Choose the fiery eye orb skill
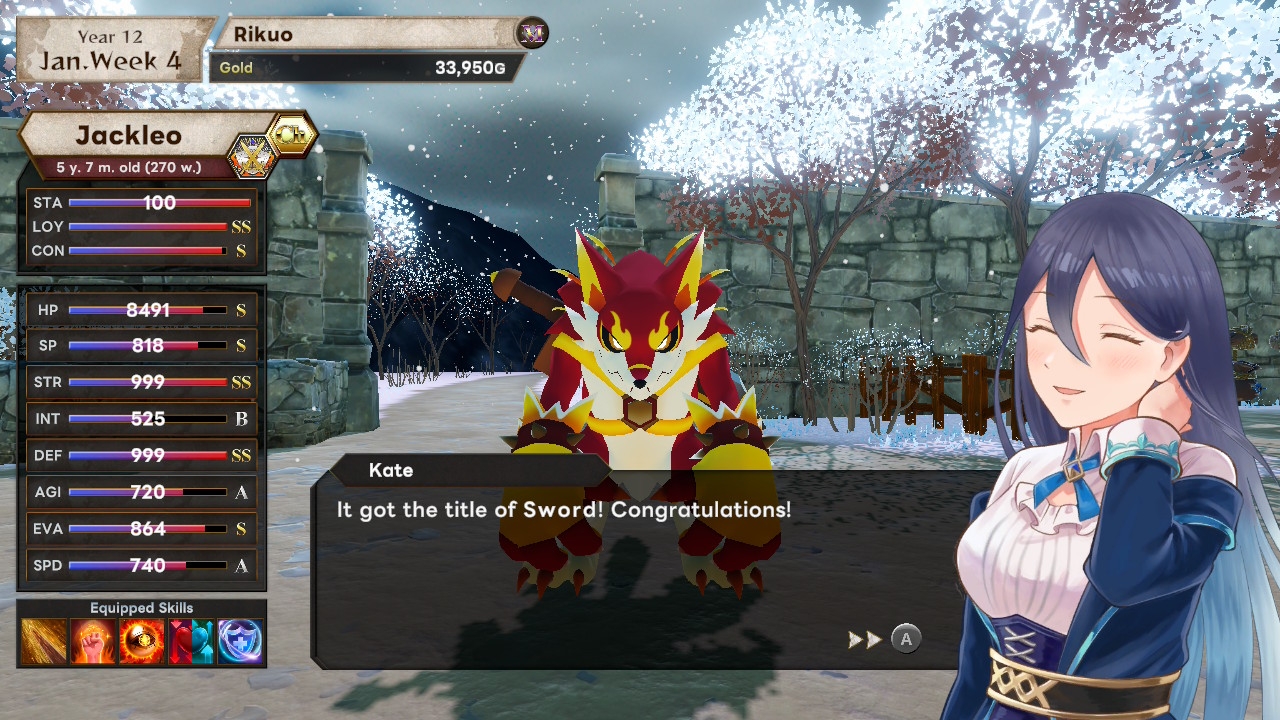 pos(142,641)
